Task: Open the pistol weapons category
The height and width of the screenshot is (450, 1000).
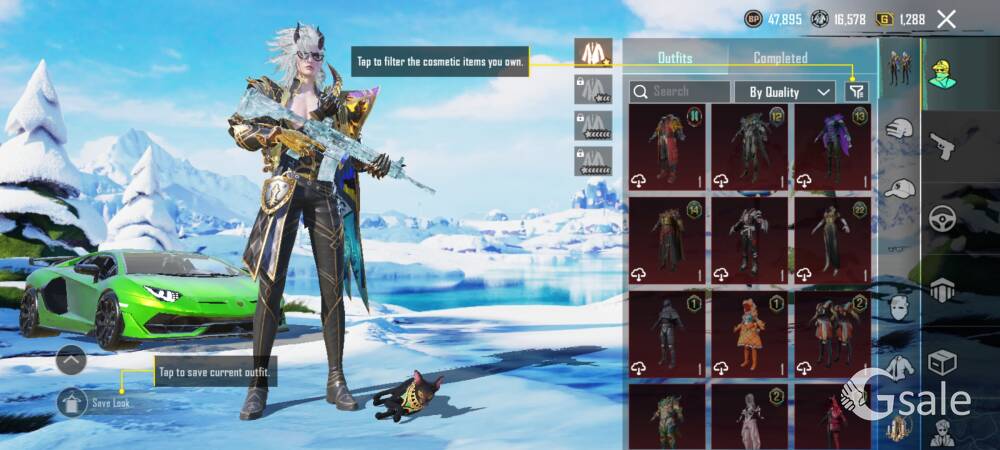Action: pyautogui.click(x=943, y=148)
